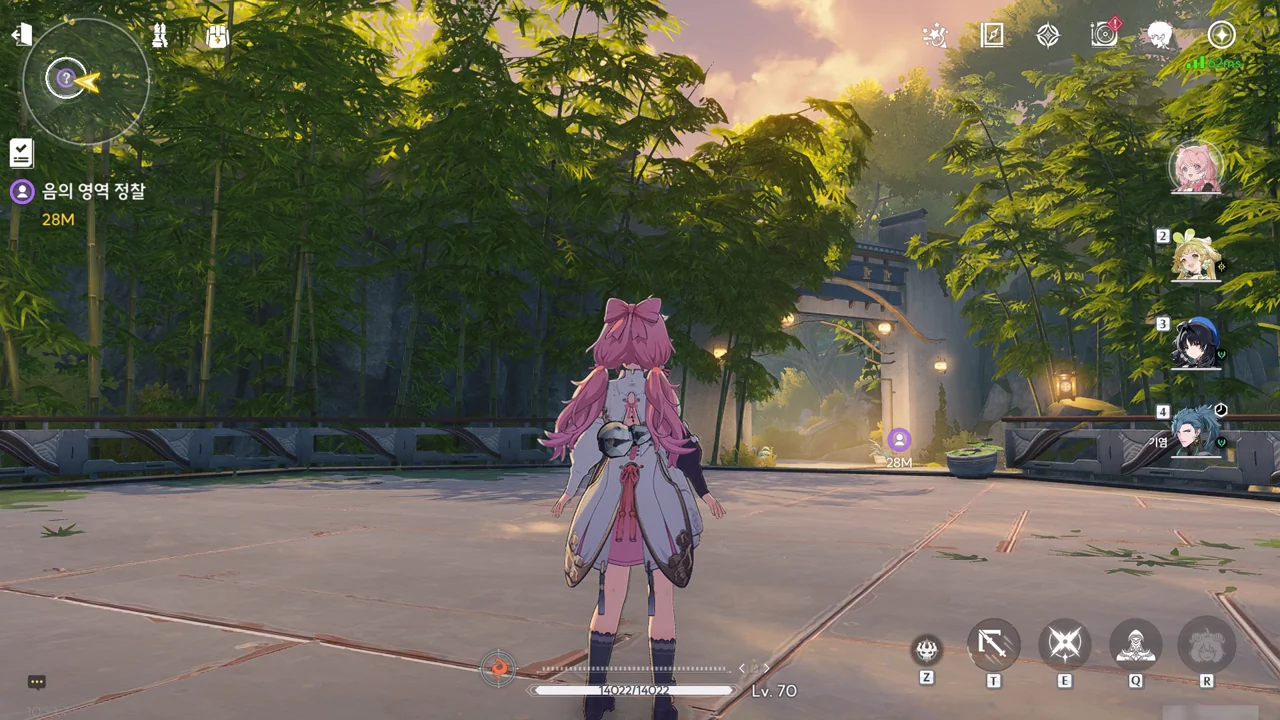
Task: Switch to party member 2 blonde character
Action: 1196,258
